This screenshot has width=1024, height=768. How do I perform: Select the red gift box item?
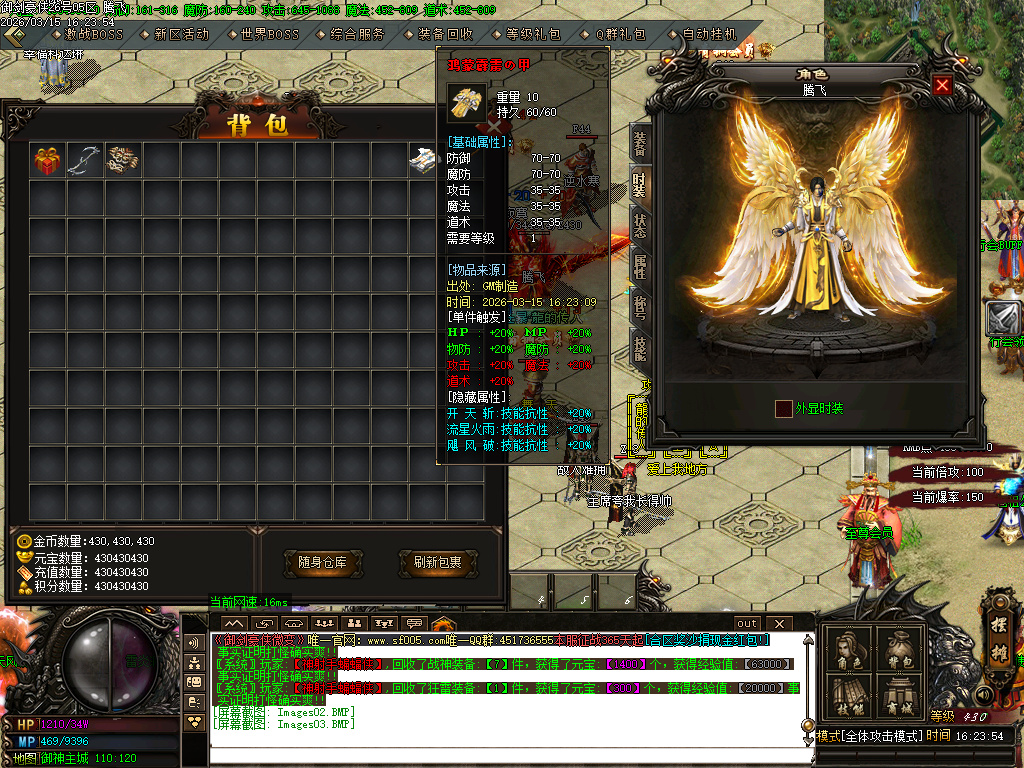(x=47, y=160)
